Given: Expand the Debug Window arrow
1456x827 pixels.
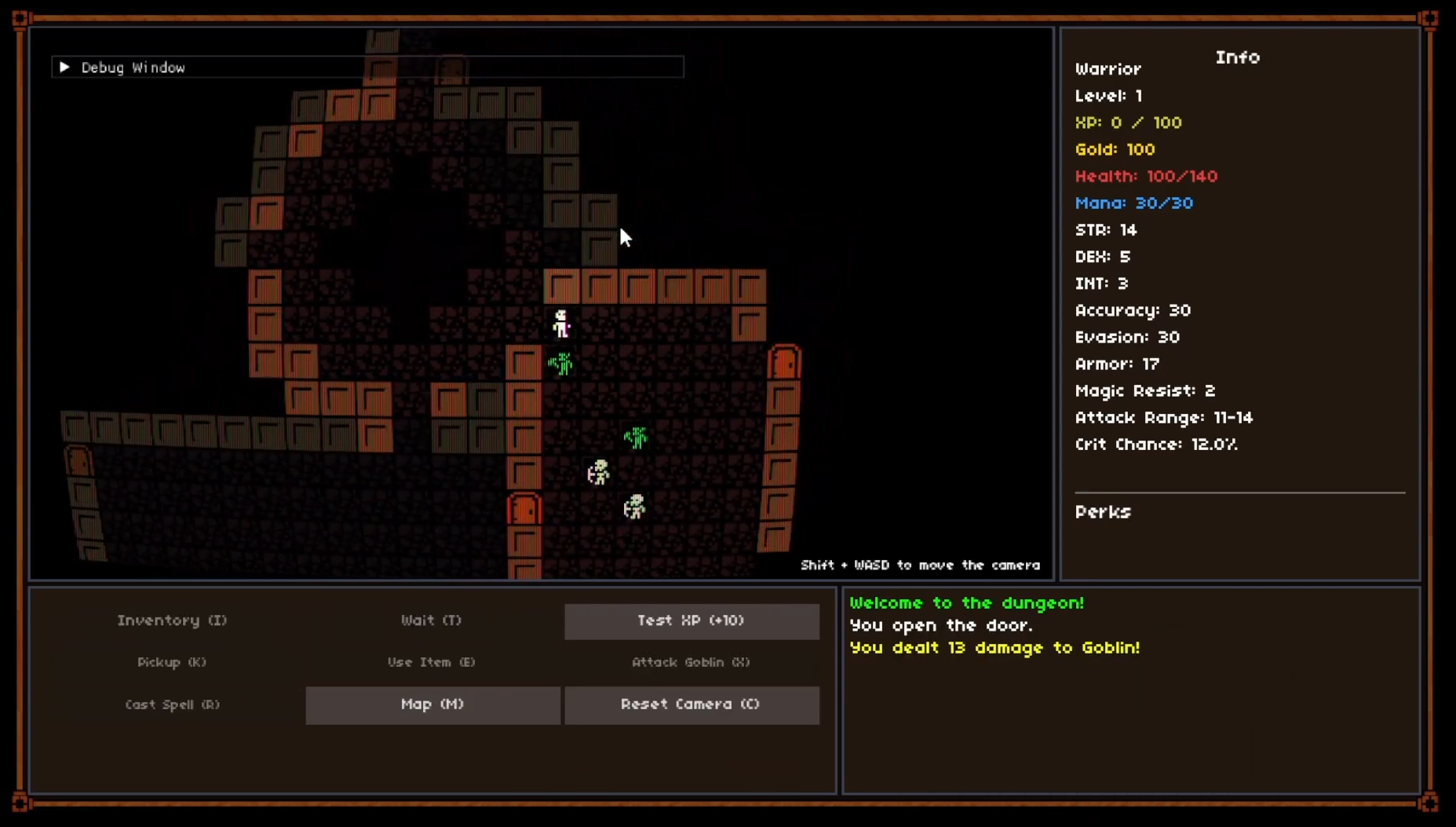Looking at the screenshot, I should pyautogui.click(x=65, y=68).
